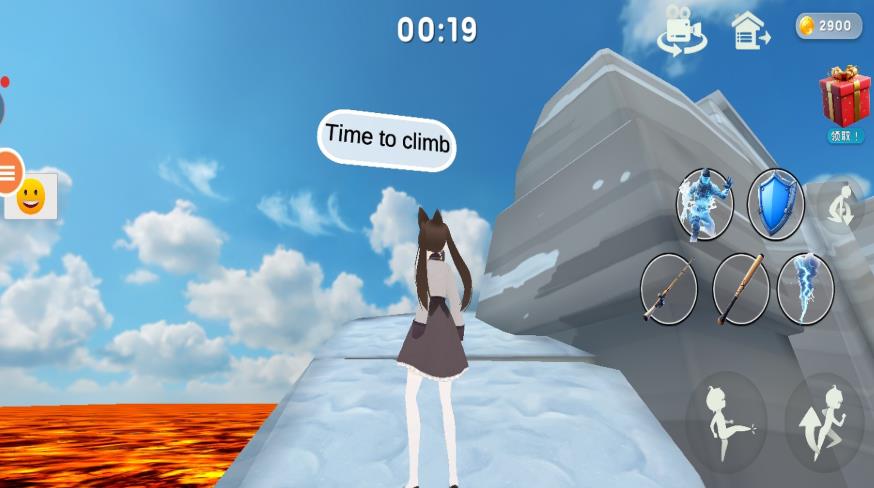Toggle the crouch pose button

click(x=841, y=205)
